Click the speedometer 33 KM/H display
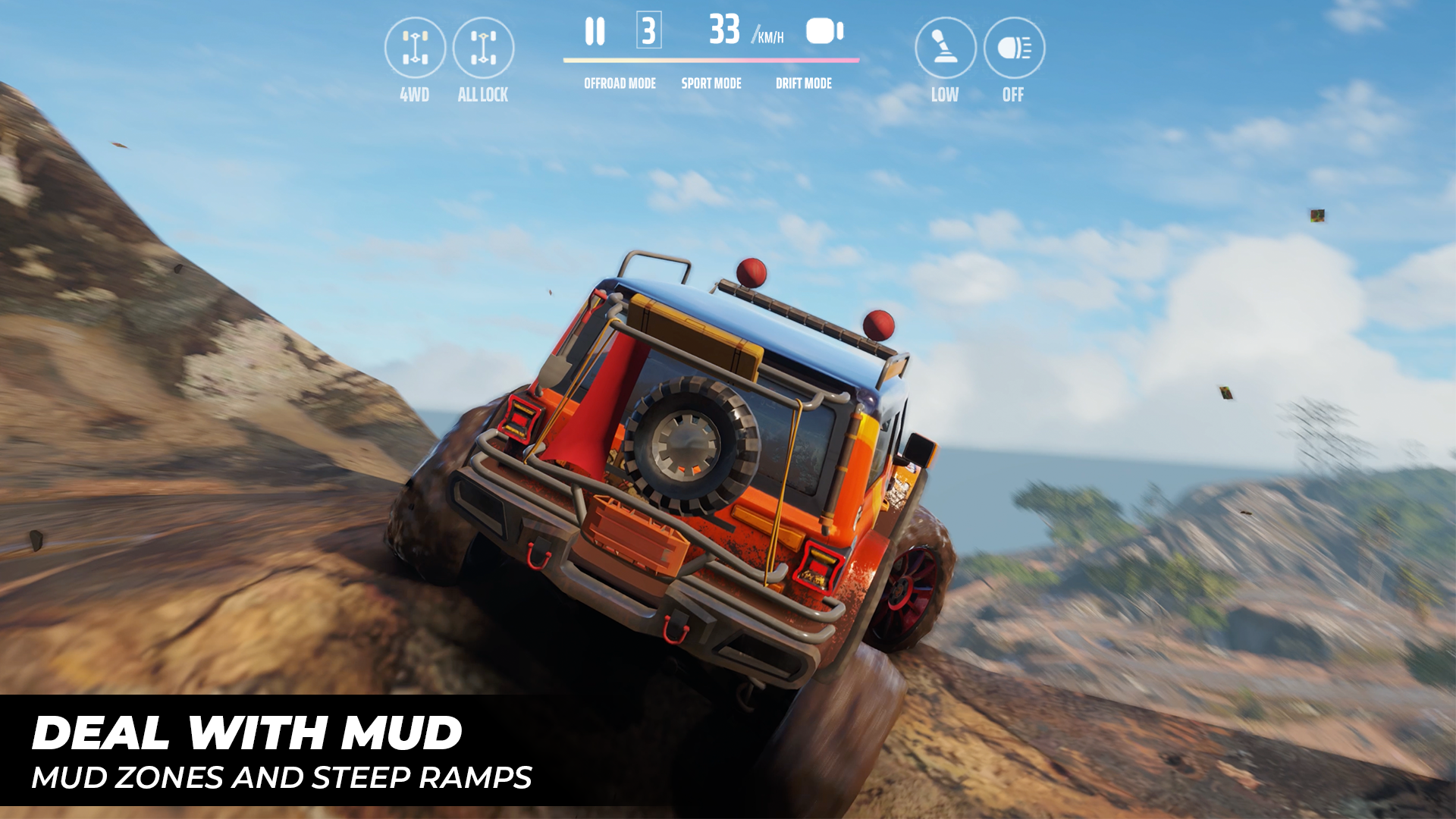1456x819 pixels. (x=726, y=32)
